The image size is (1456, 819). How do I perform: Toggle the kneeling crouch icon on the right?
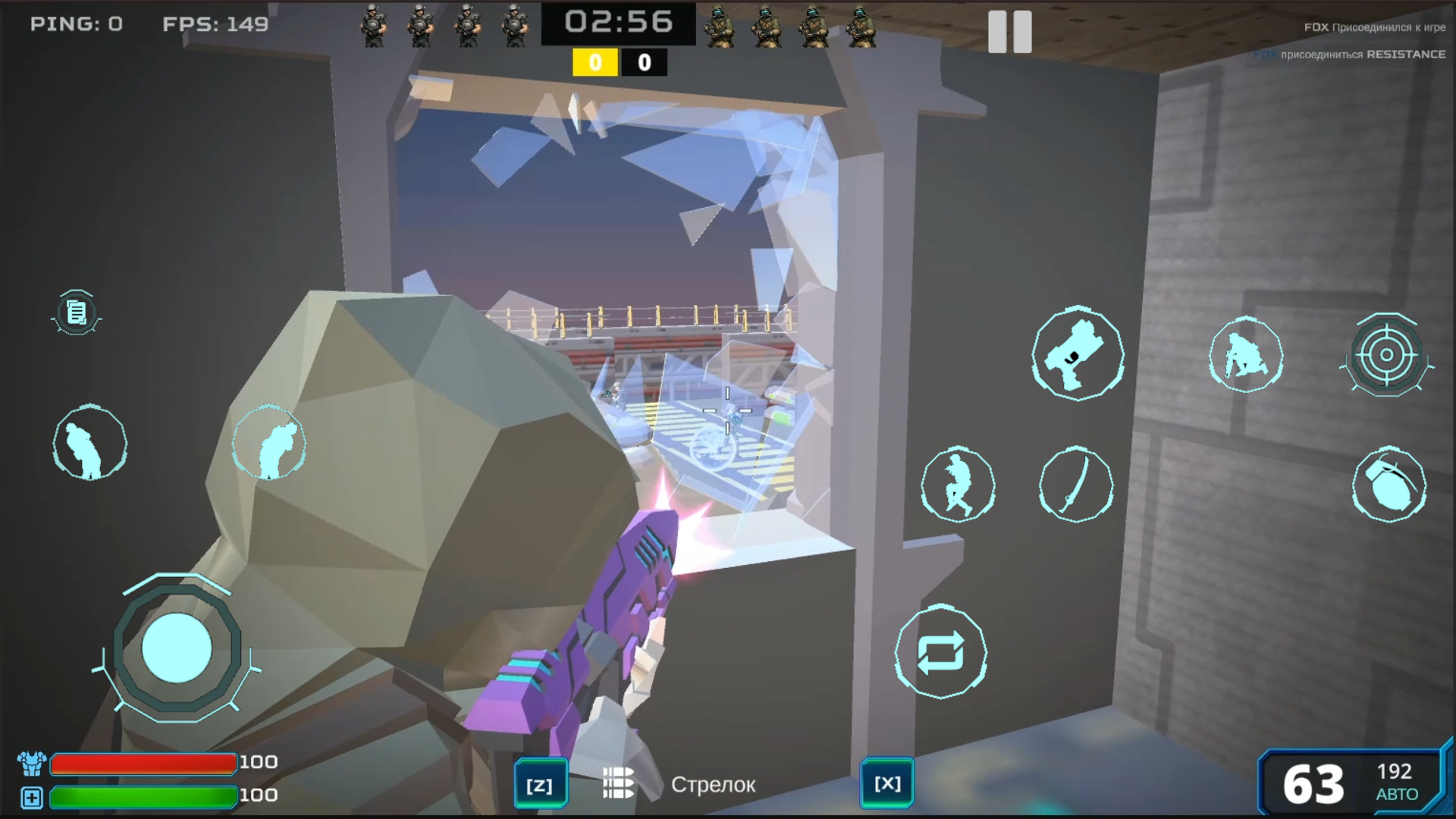pos(1246,356)
